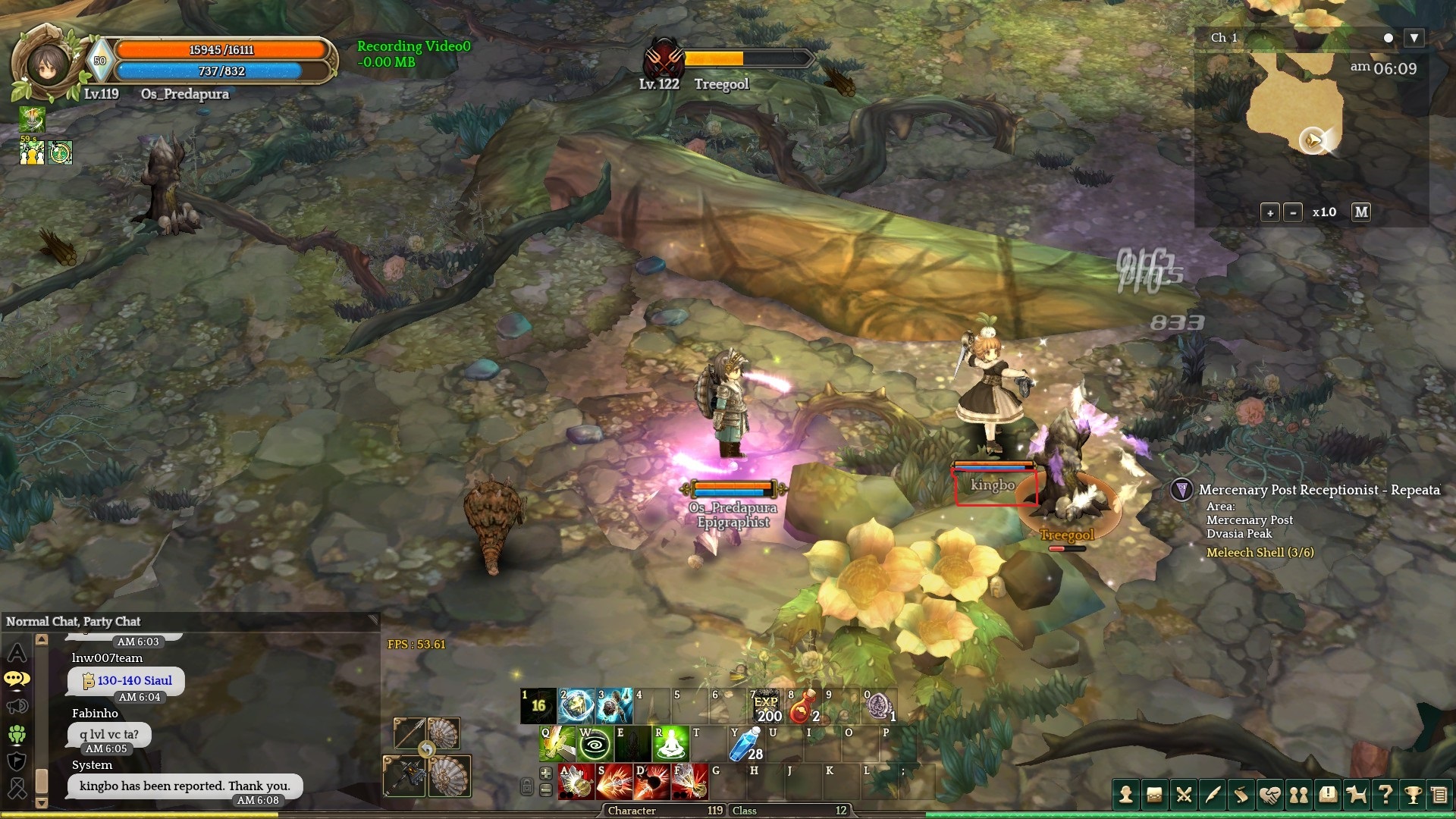
Task: Use the red potion in slot 8
Action: pos(804,707)
